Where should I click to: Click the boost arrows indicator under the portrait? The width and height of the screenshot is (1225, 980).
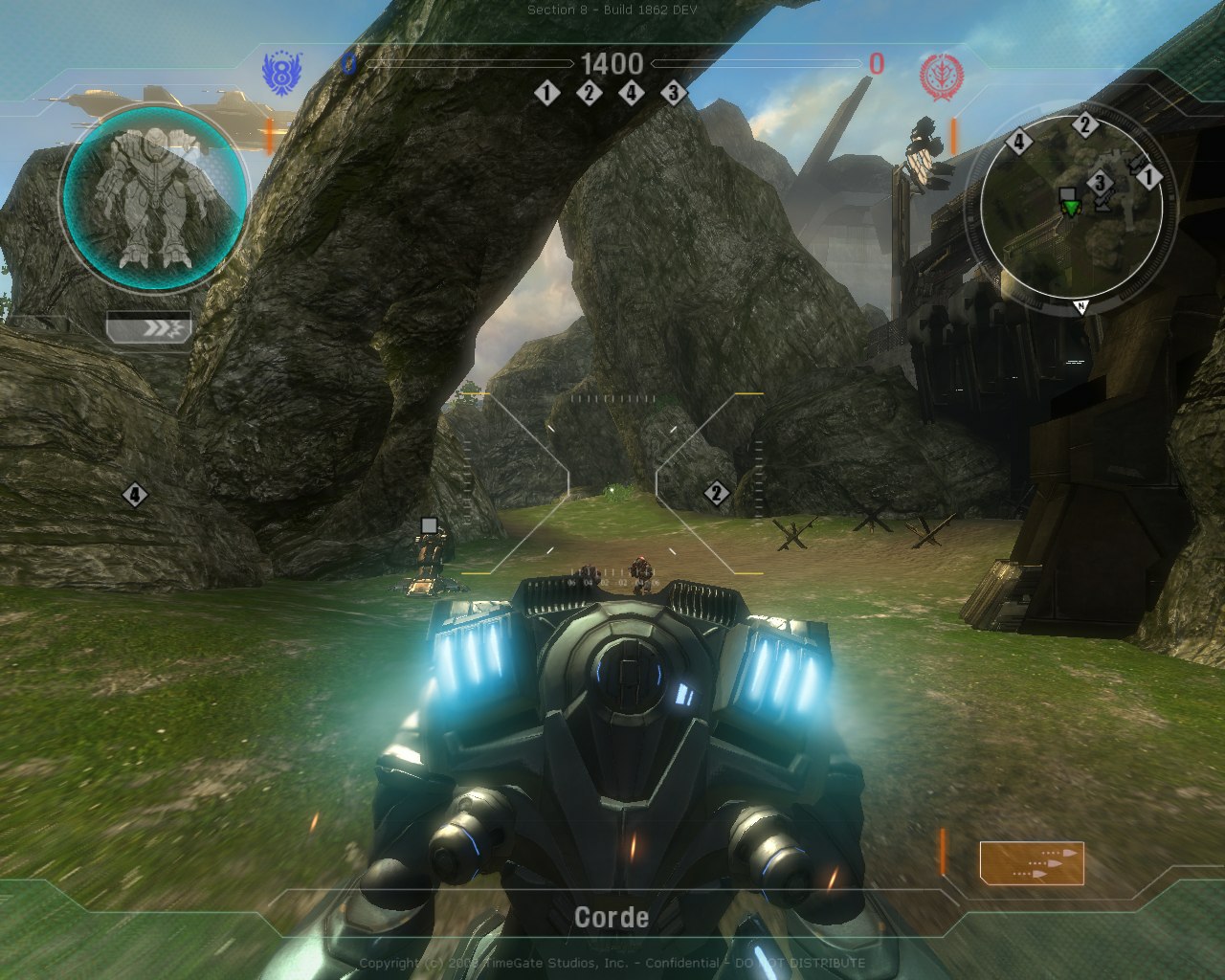point(149,328)
